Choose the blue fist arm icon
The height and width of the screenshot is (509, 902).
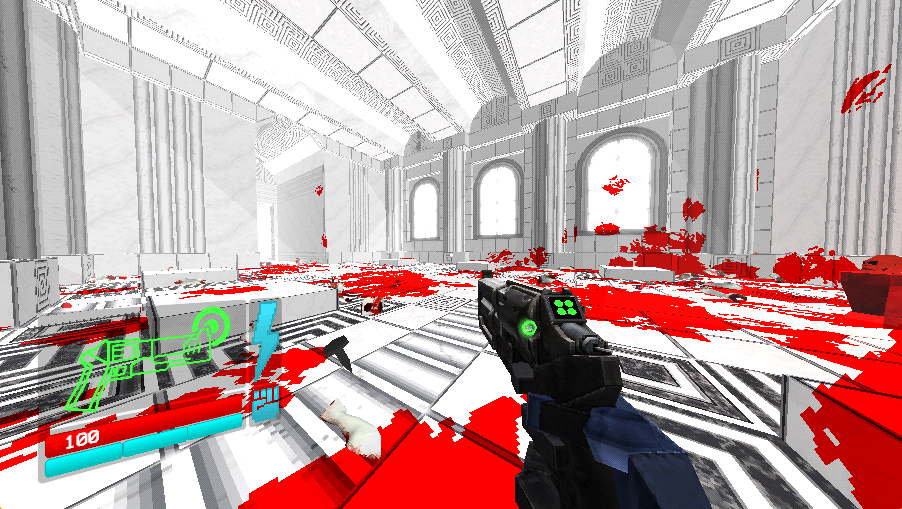click(265, 402)
